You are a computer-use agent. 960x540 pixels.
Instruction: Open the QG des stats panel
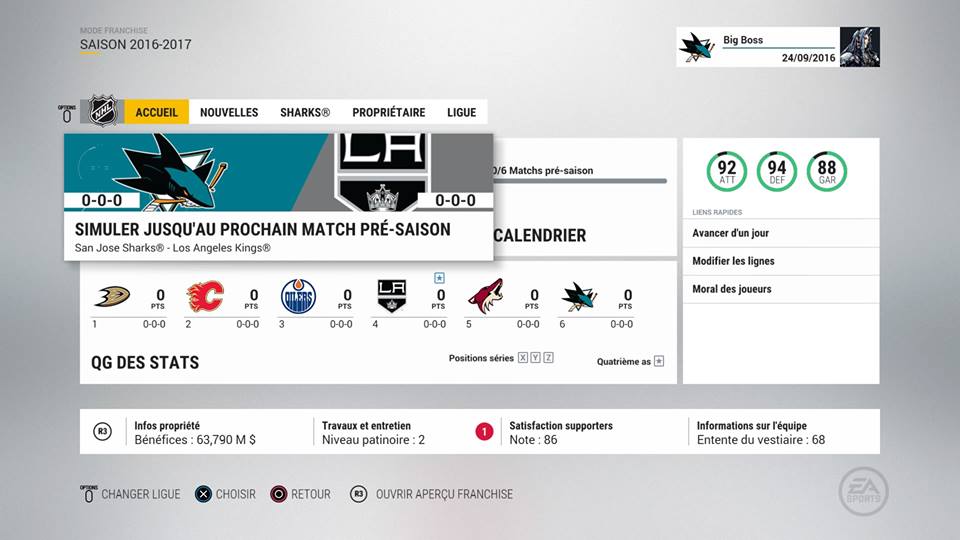pyautogui.click(x=144, y=362)
